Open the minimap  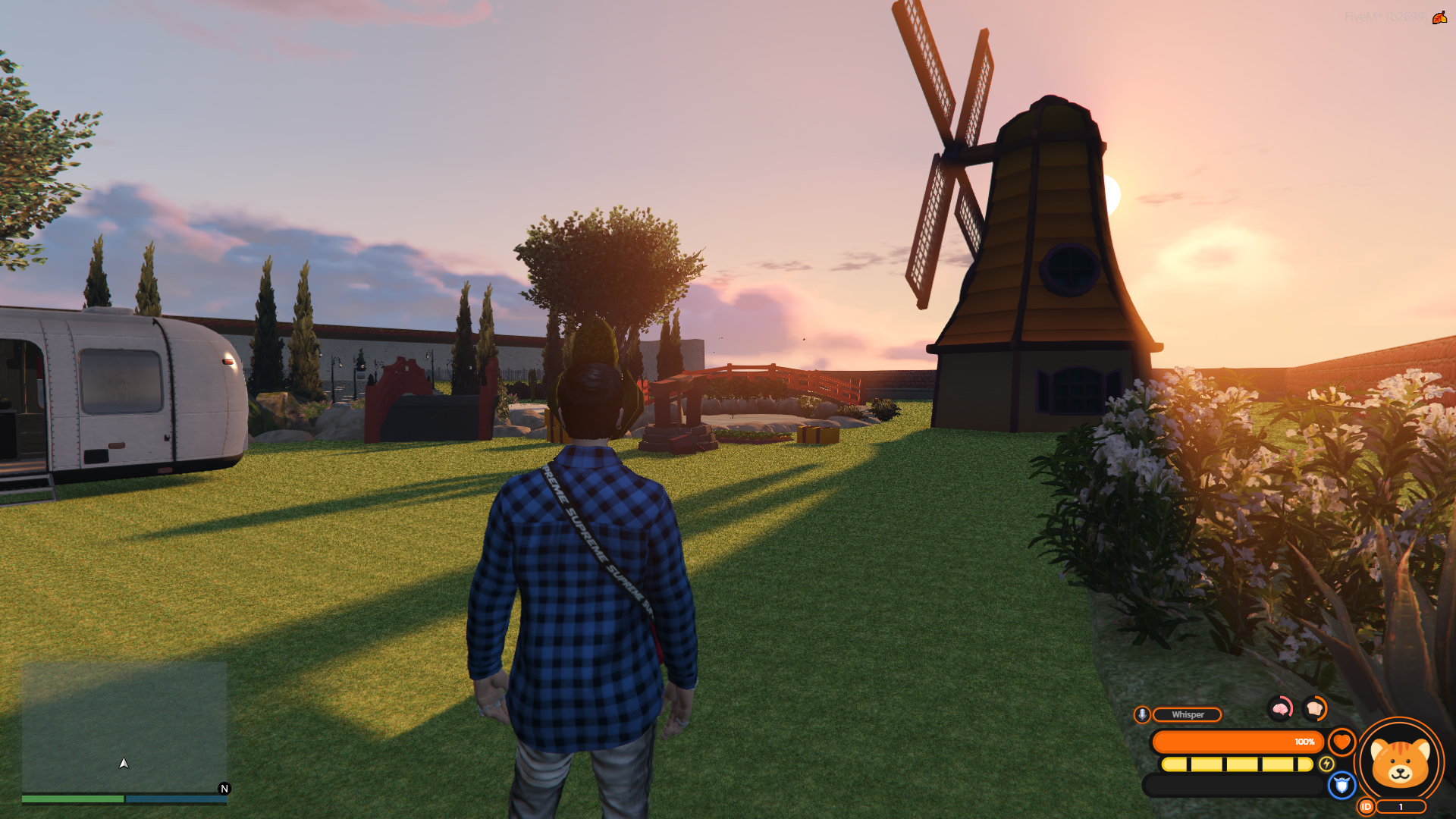[124, 728]
